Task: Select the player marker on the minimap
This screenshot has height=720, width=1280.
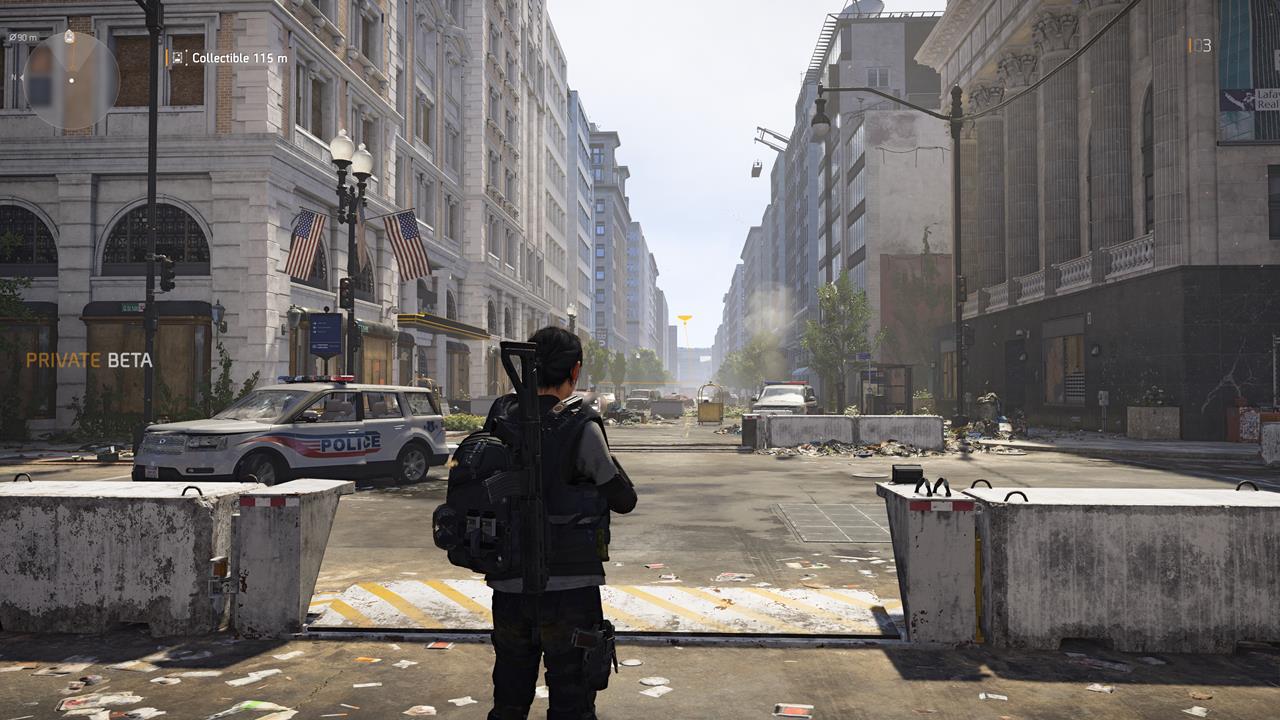Action: tap(71, 81)
